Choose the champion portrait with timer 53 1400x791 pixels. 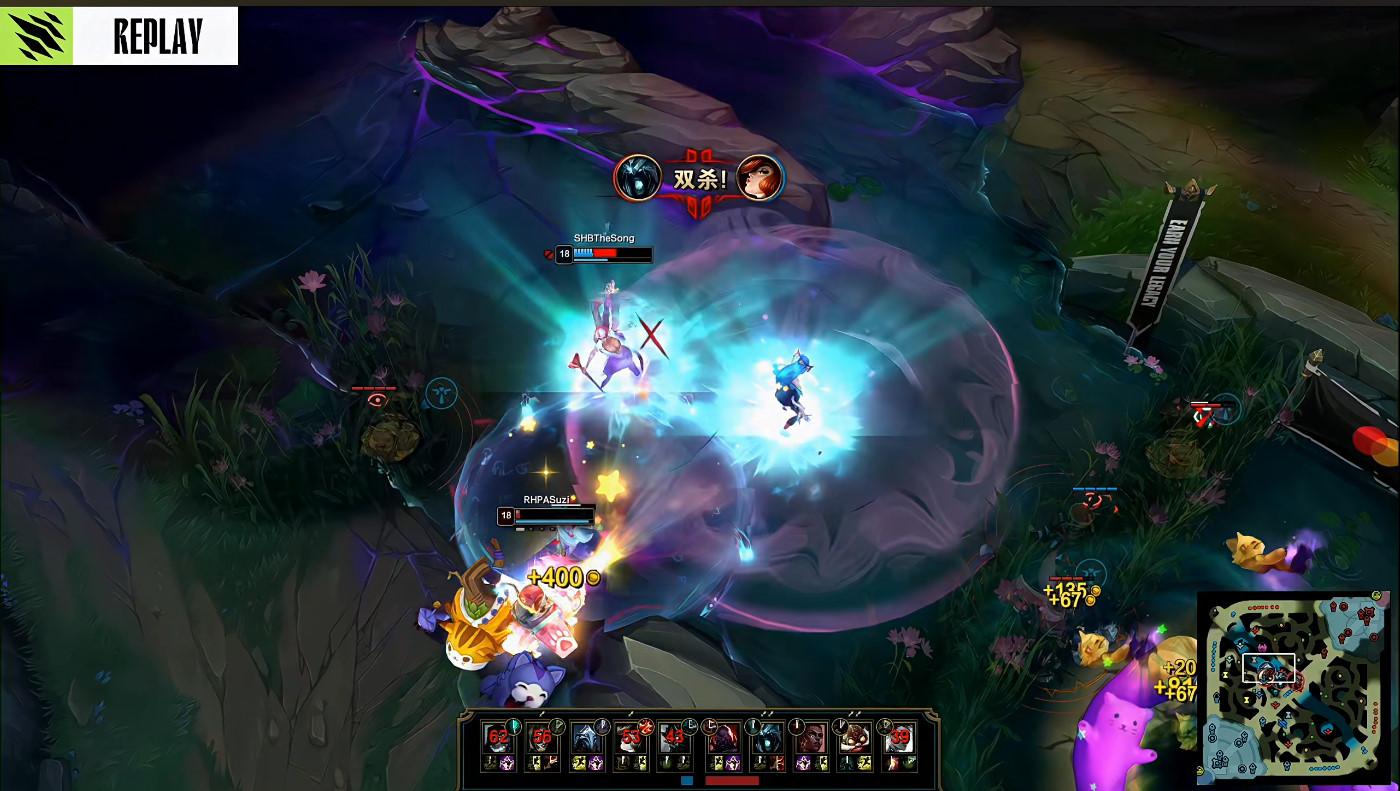point(630,738)
